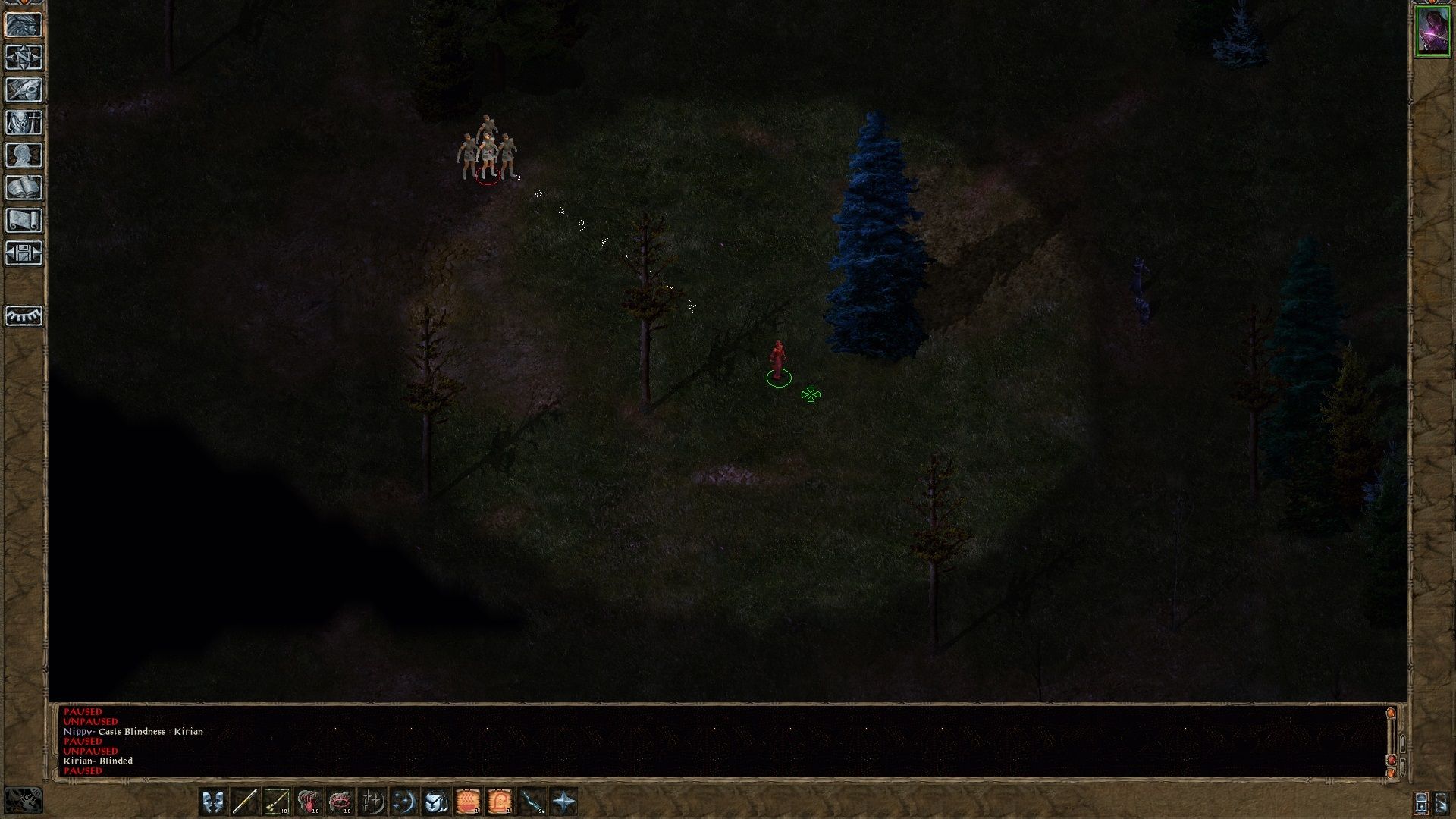Return to game via the dragon-head button
The height and width of the screenshot is (819, 1456).
[24, 24]
